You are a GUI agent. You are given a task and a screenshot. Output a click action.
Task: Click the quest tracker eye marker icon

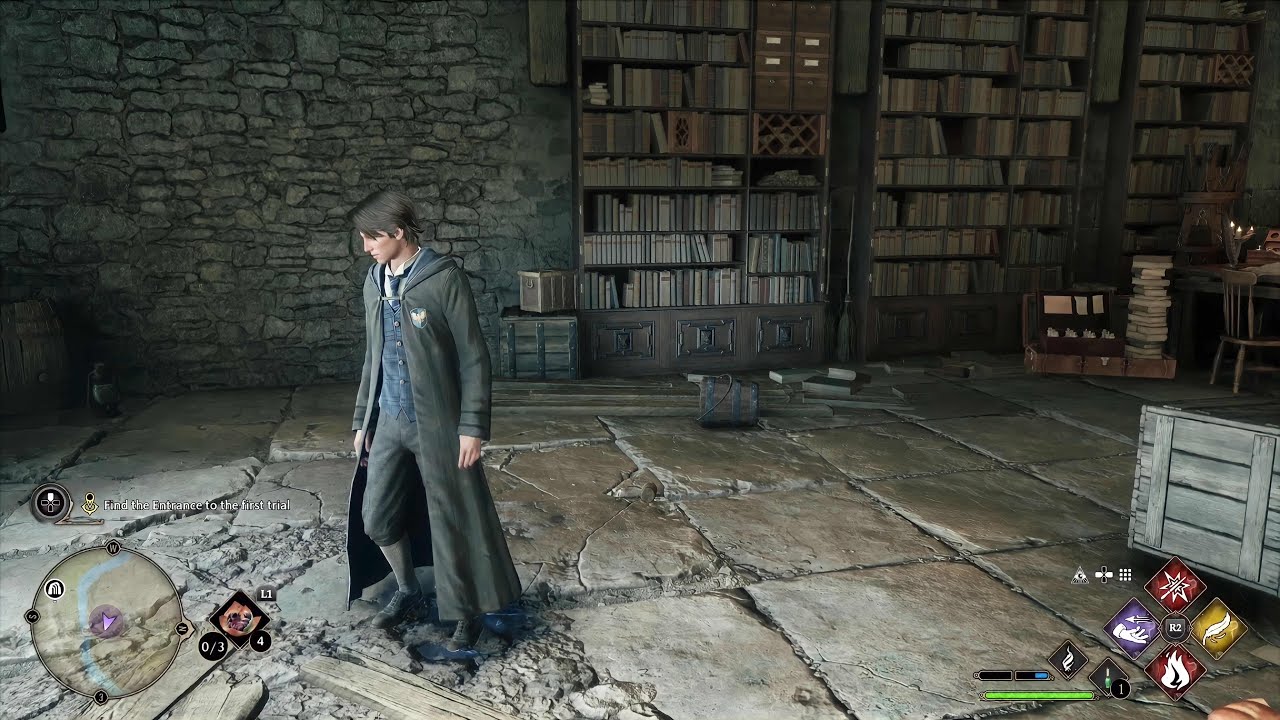[90, 503]
